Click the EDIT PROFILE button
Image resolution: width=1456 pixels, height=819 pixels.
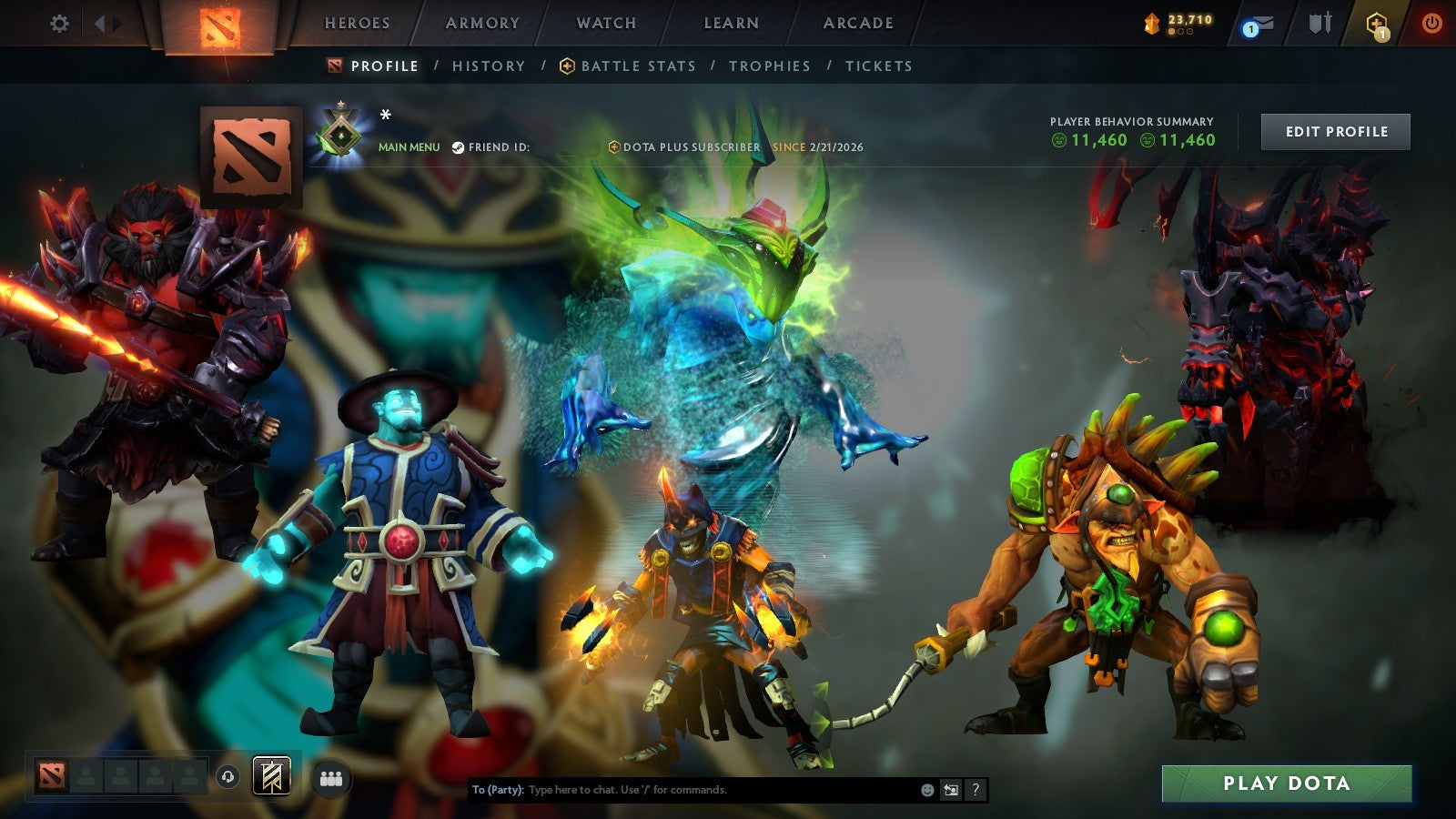pos(1336,131)
